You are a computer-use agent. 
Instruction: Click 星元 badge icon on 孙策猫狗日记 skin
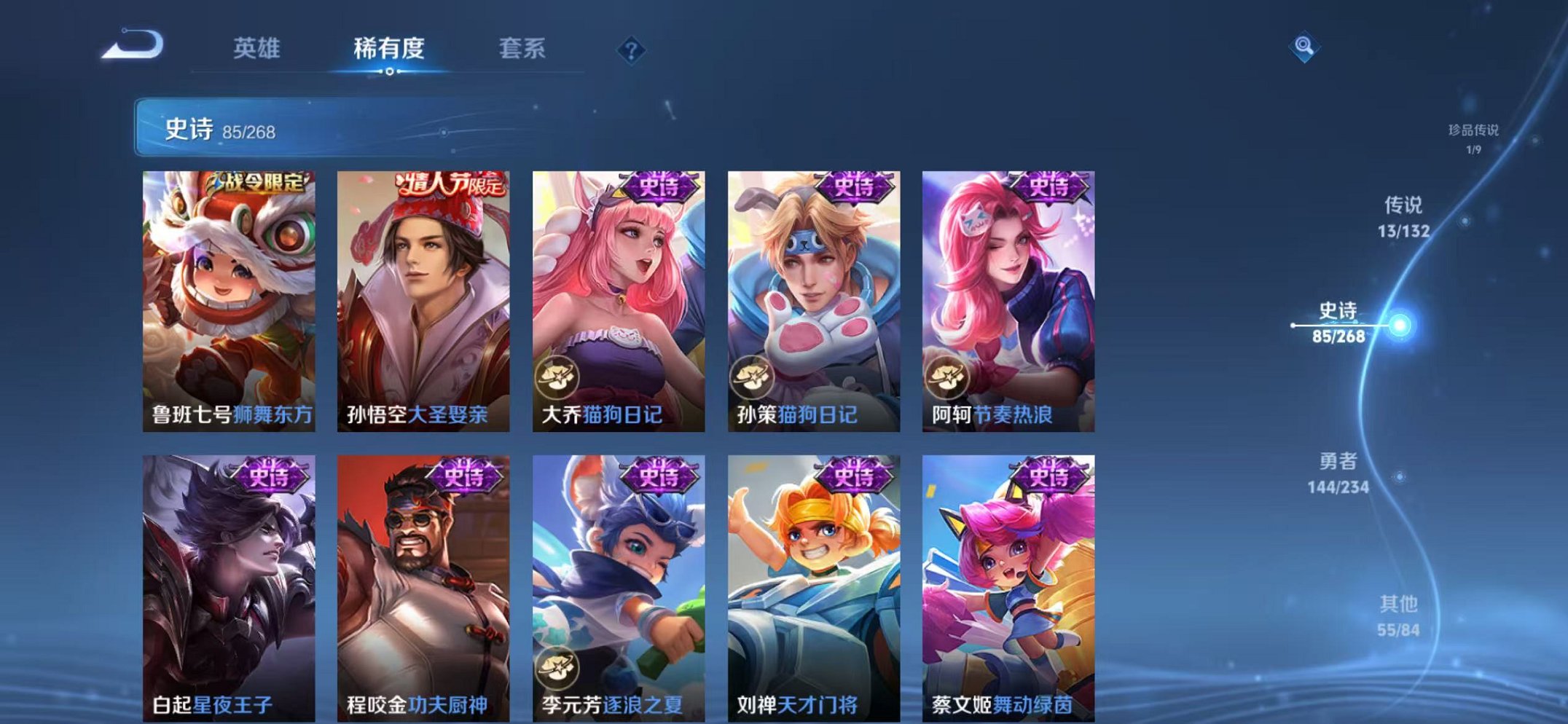pyautogui.click(x=751, y=378)
